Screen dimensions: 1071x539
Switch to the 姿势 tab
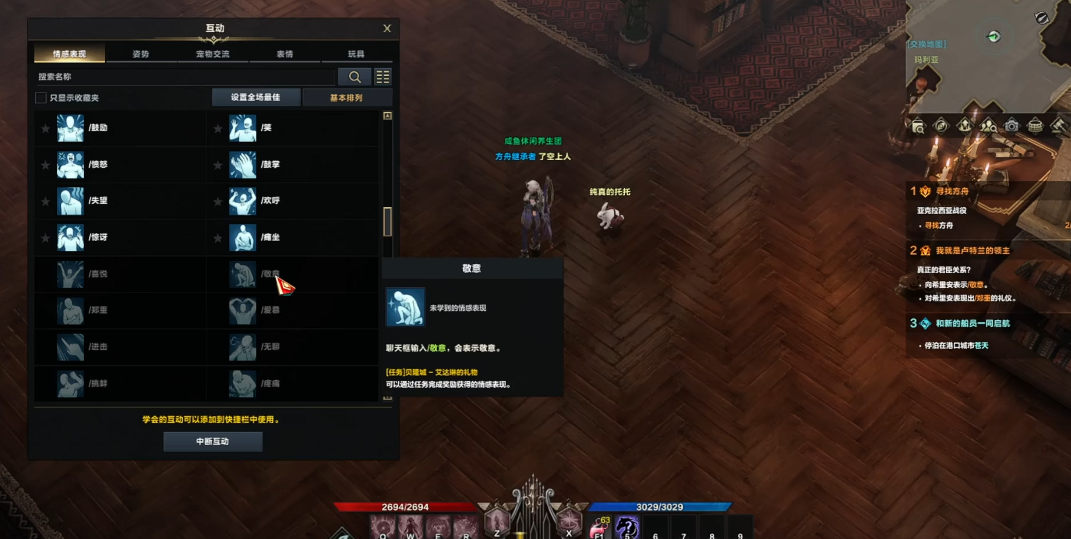(x=141, y=54)
